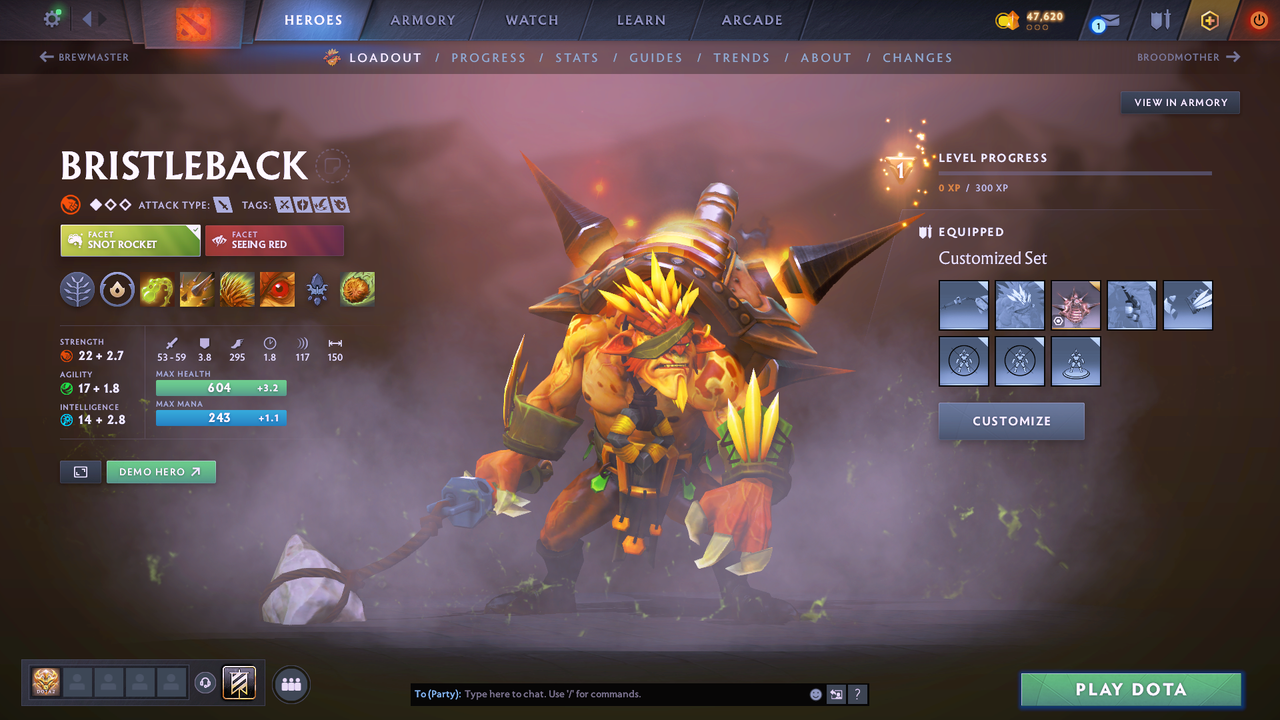This screenshot has height=720, width=1280.
Task: Switch to the Seeing Red facet
Action: [x=274, y=240]
